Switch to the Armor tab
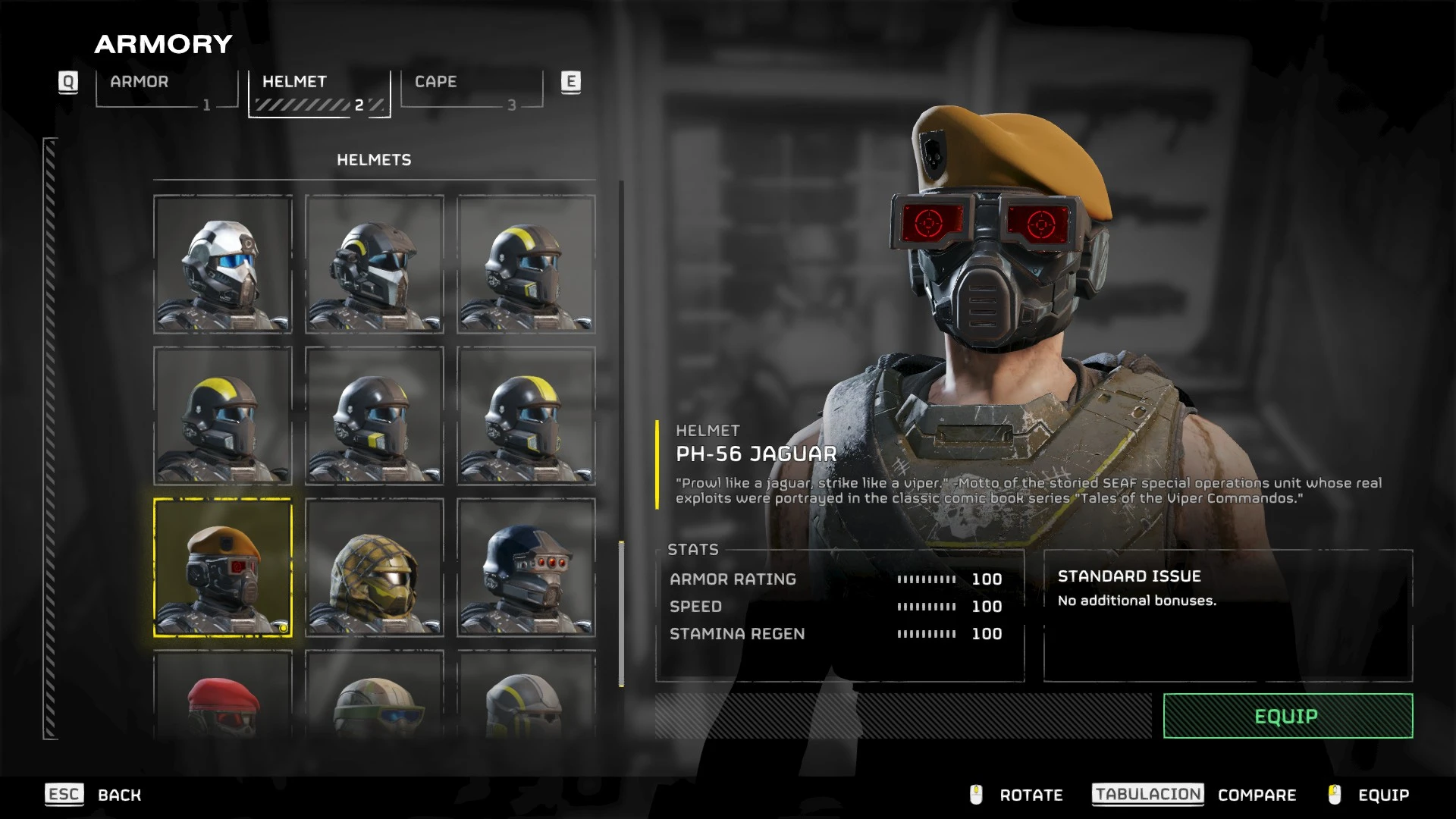The height and width of the screenshot is (819, 1456). [x=167, y=90]
